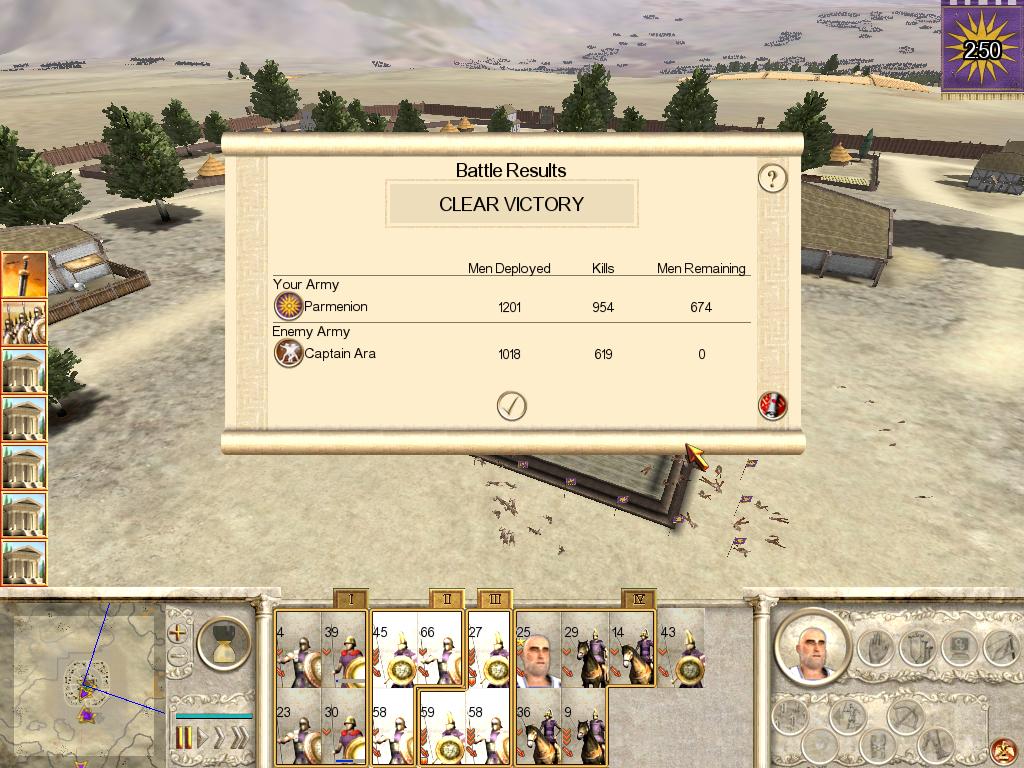The image size is (1024, 768).
Task: Select group II tab
Action: pos(447,600)
